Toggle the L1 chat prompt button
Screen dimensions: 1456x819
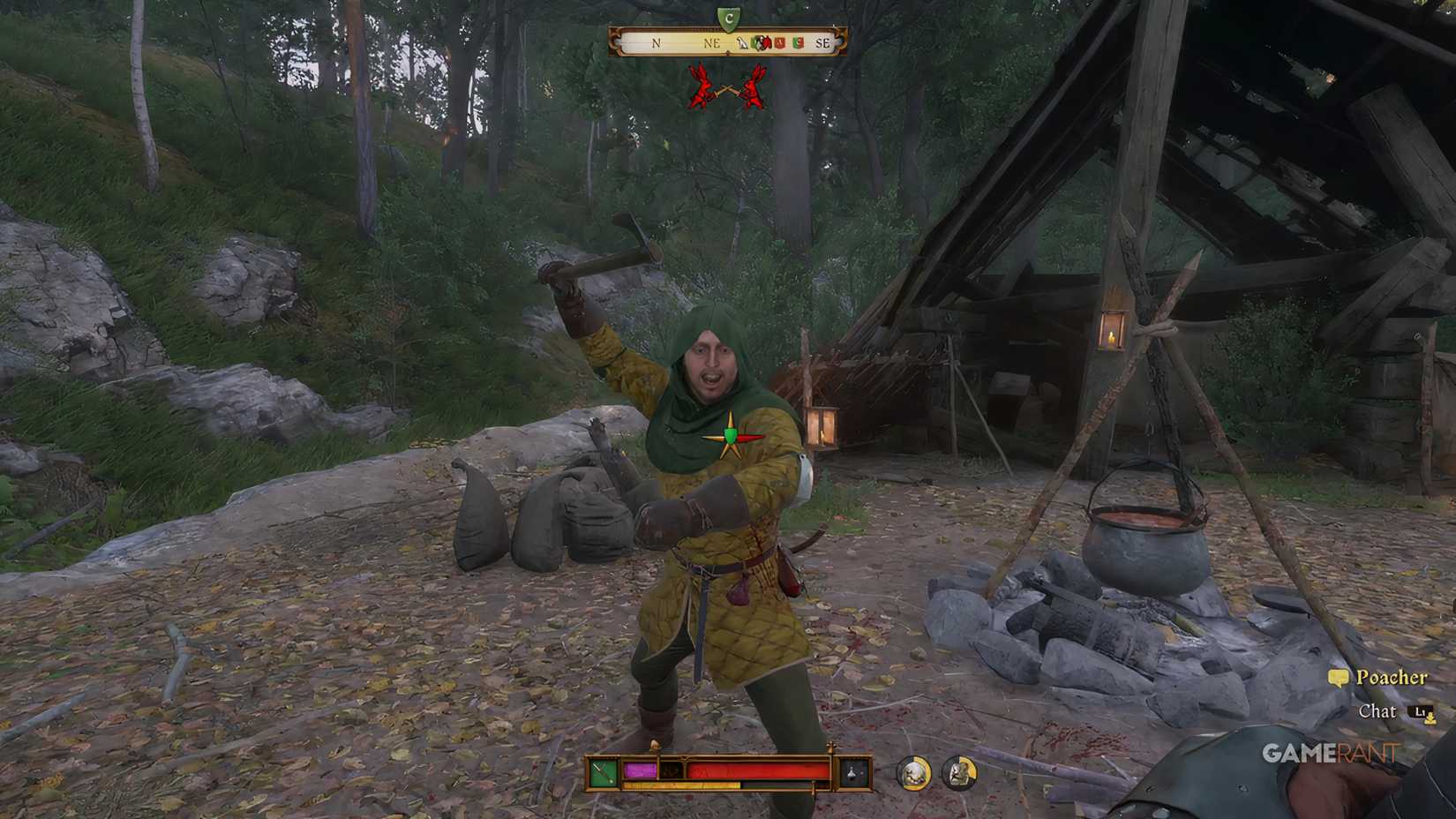(x=1421, y=711)
